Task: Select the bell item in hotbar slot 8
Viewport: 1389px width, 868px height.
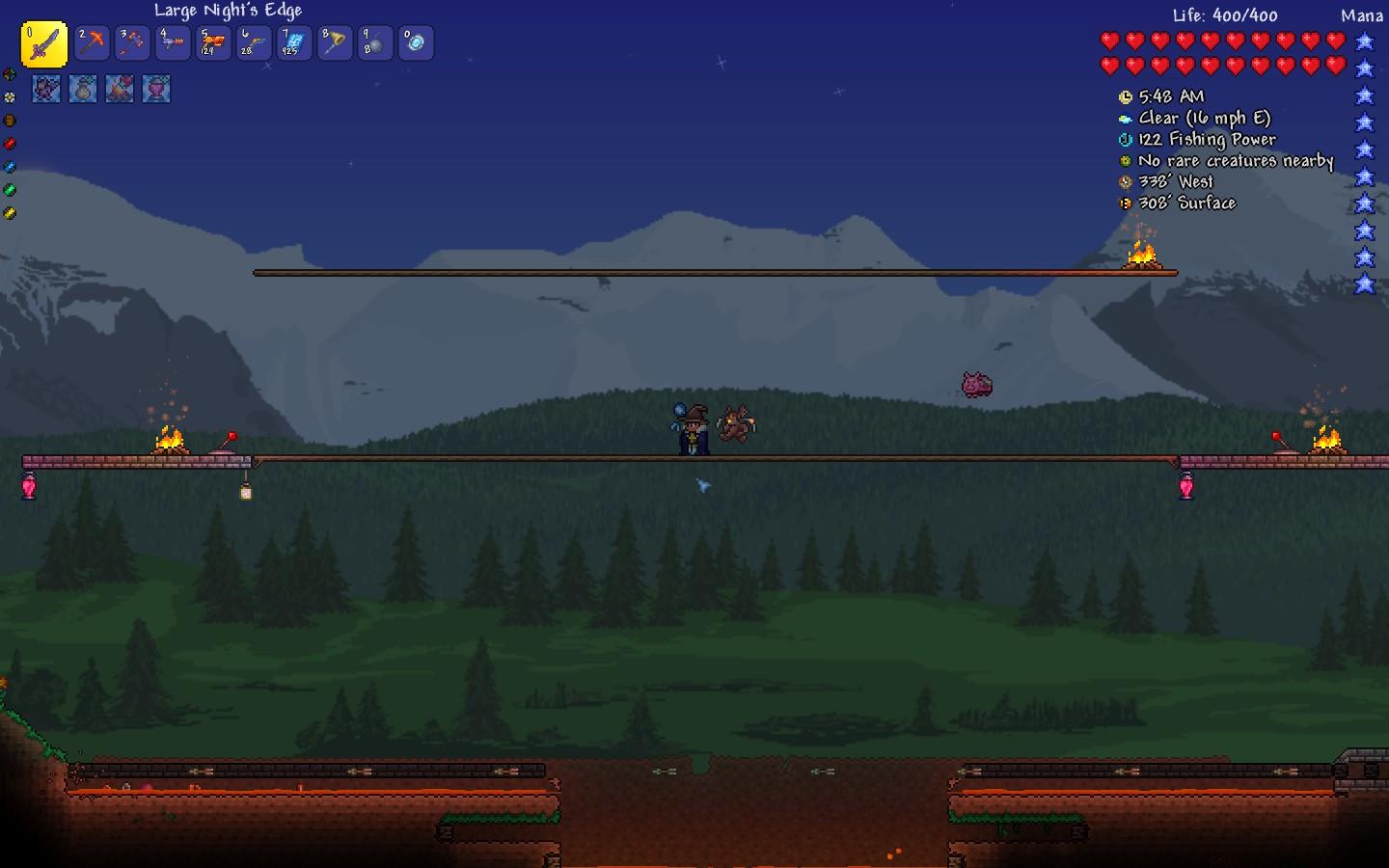Action: point(335,42)
